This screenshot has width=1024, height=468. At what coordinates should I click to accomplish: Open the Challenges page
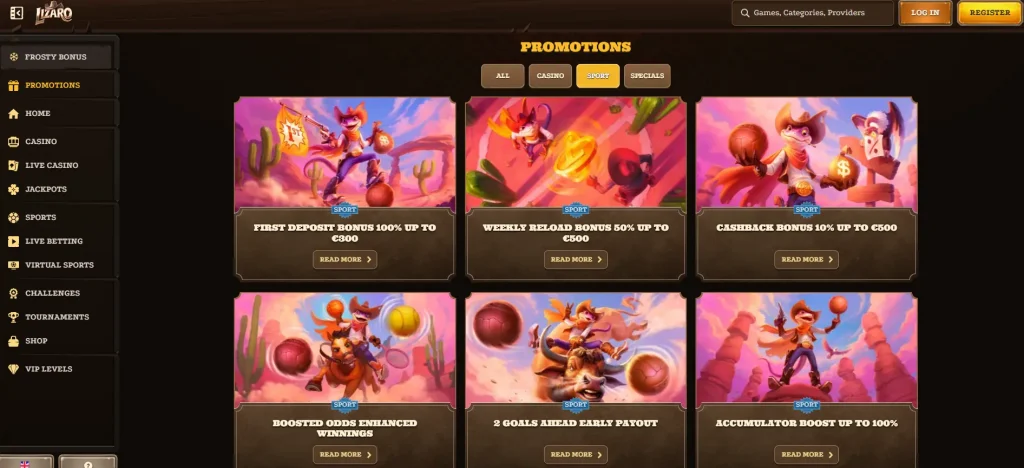tap(52, 293)
